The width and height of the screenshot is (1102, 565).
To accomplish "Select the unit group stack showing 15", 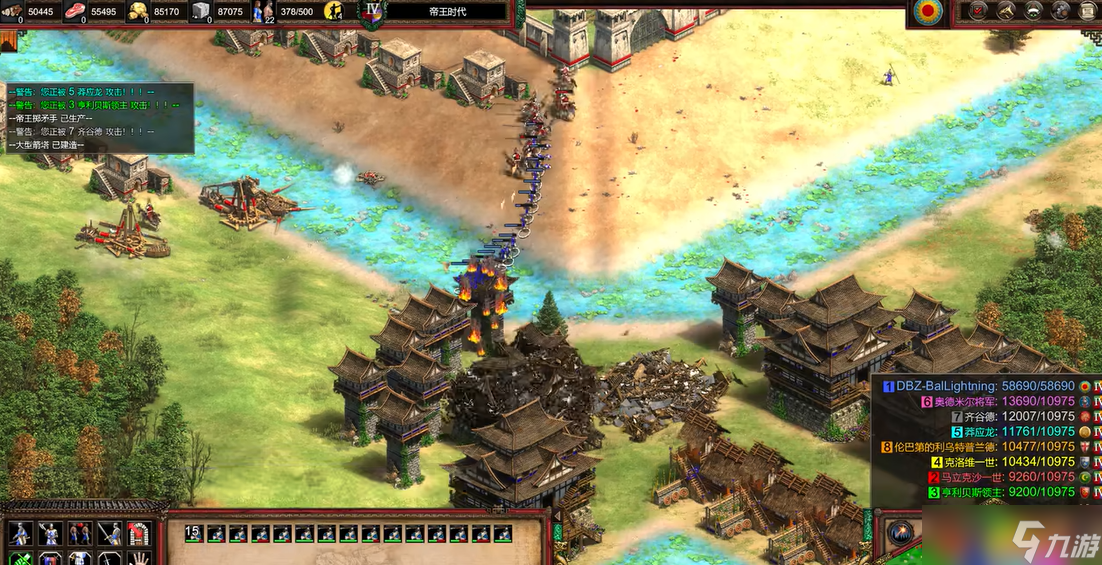I will (x=194, y=533).
